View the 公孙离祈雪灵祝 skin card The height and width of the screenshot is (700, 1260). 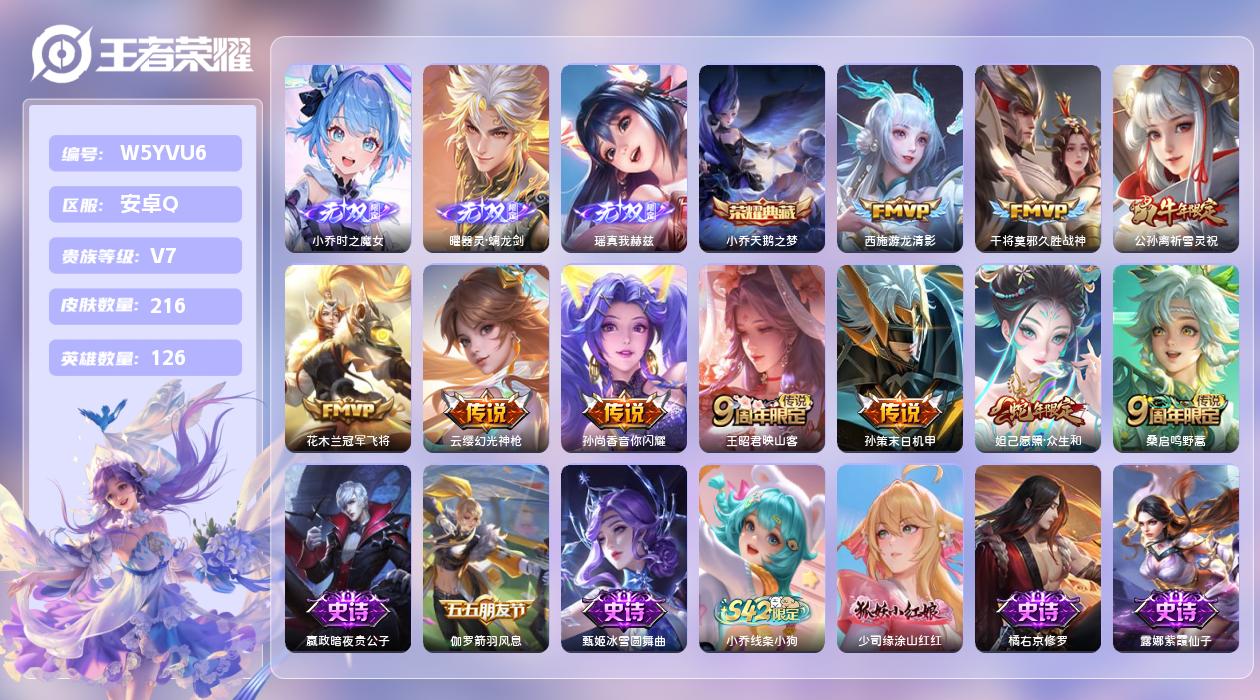1176,158
